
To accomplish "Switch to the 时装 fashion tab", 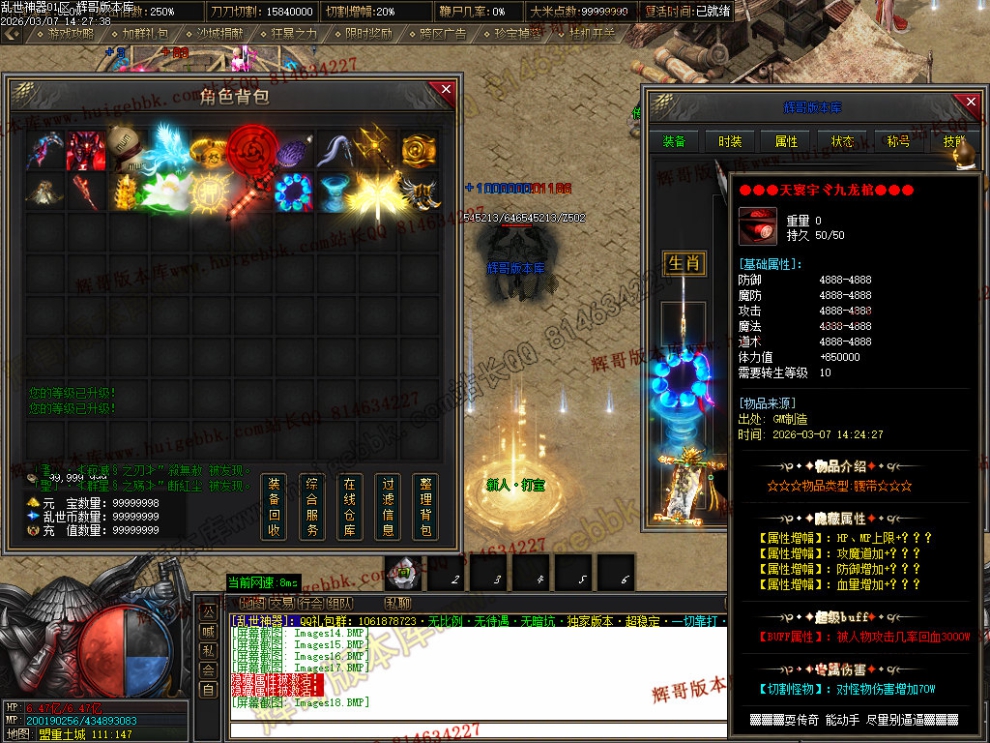I will click(730, 142).
